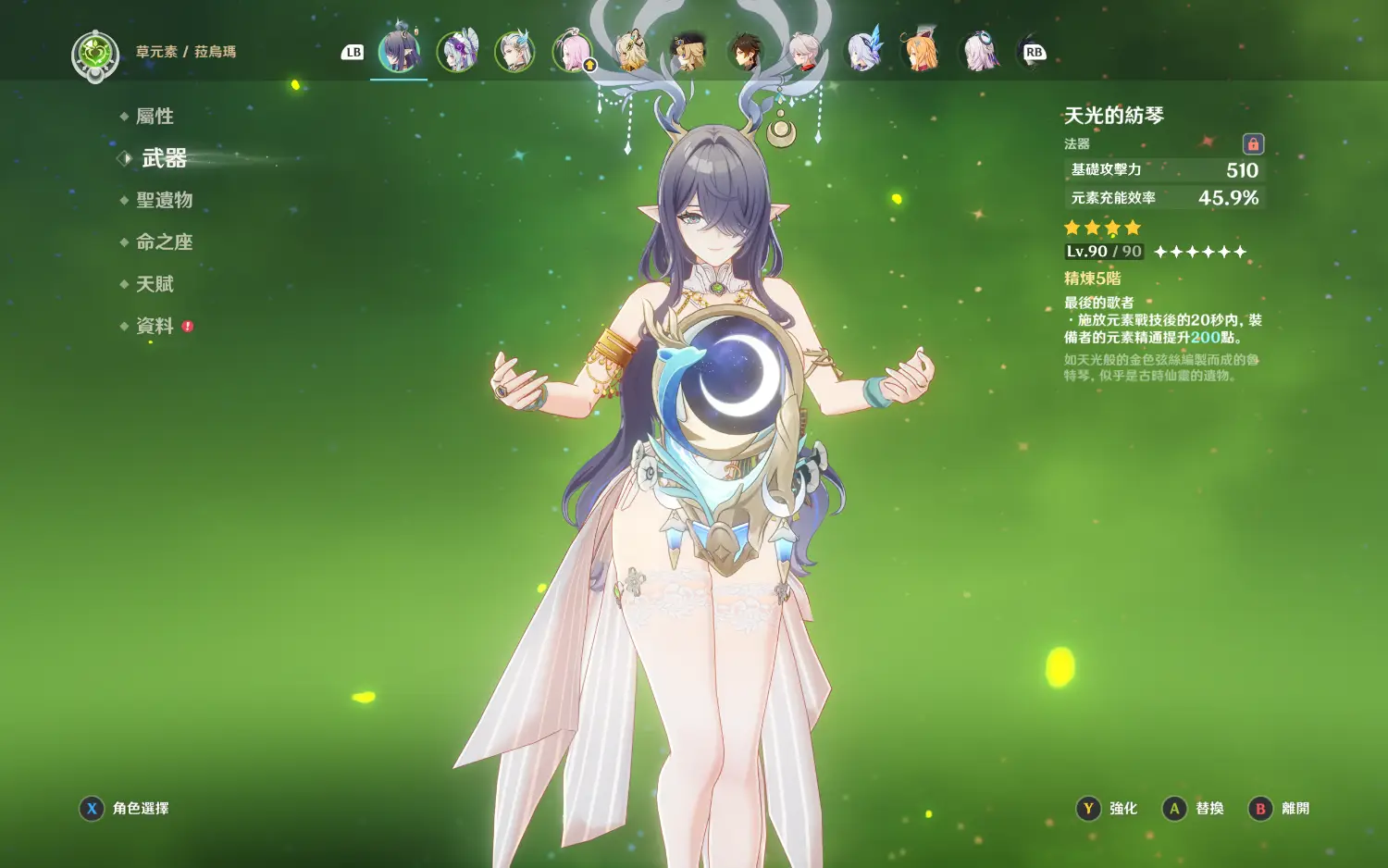1388x868 pixels.
Task: Open the 屬性 attributes menu entry
Action: click(155, 117)
